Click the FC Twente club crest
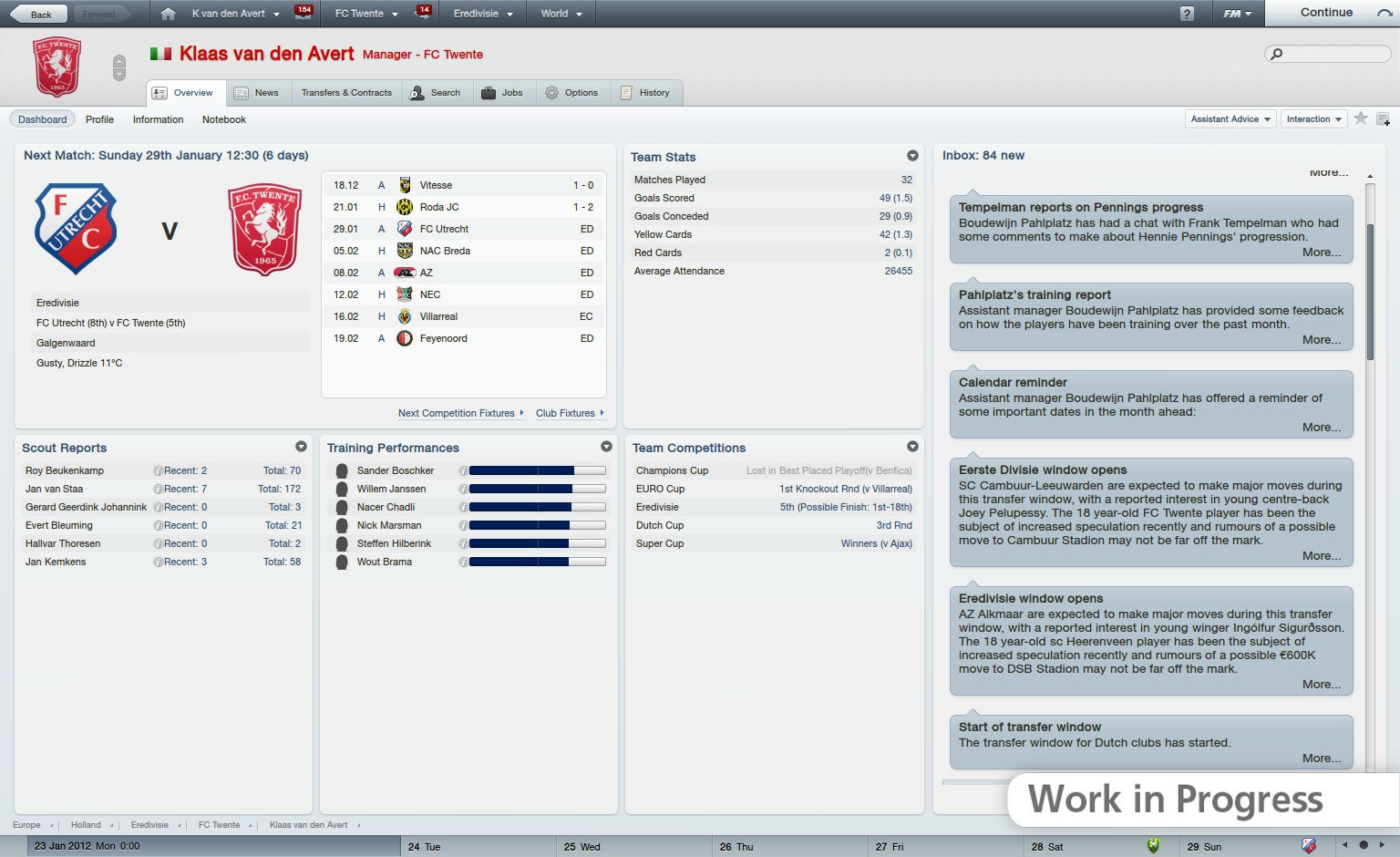Image resolution: width=1400 pixels, height=857 pixels. [57, 67]
